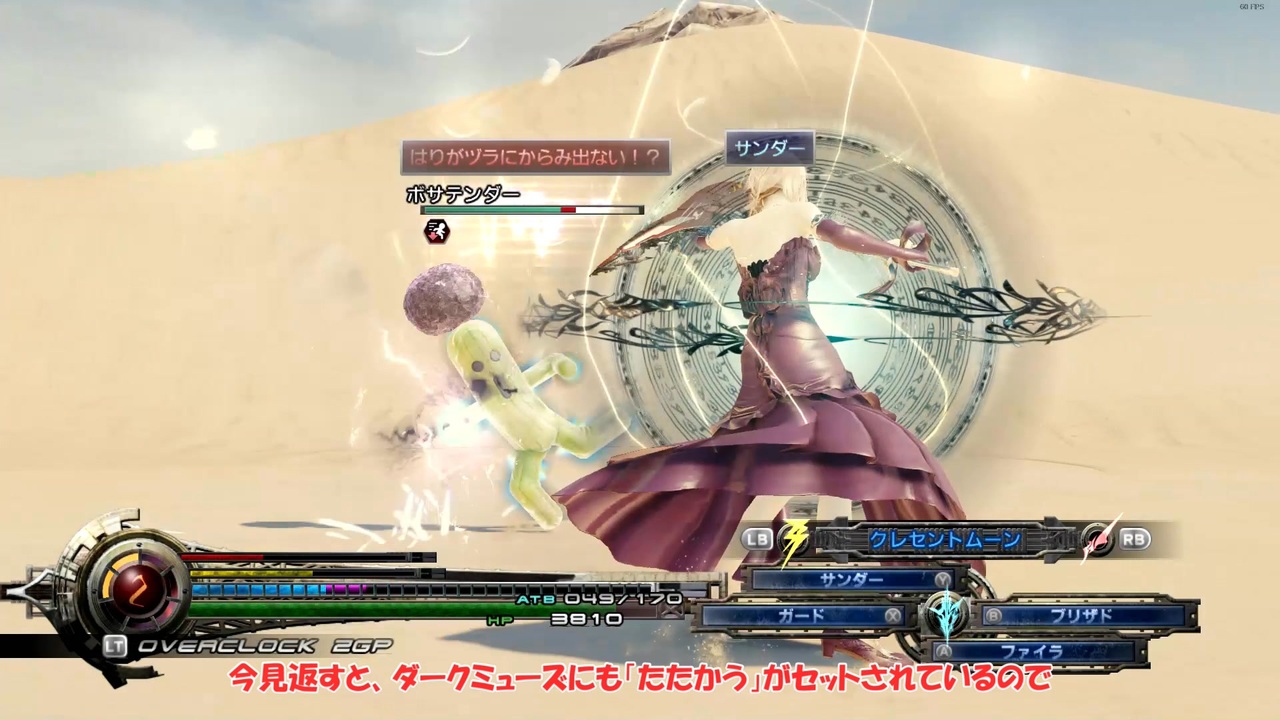Click the サンダー casting banner at the top
The height and width of the screenshot is (720, 1280).
768,148
